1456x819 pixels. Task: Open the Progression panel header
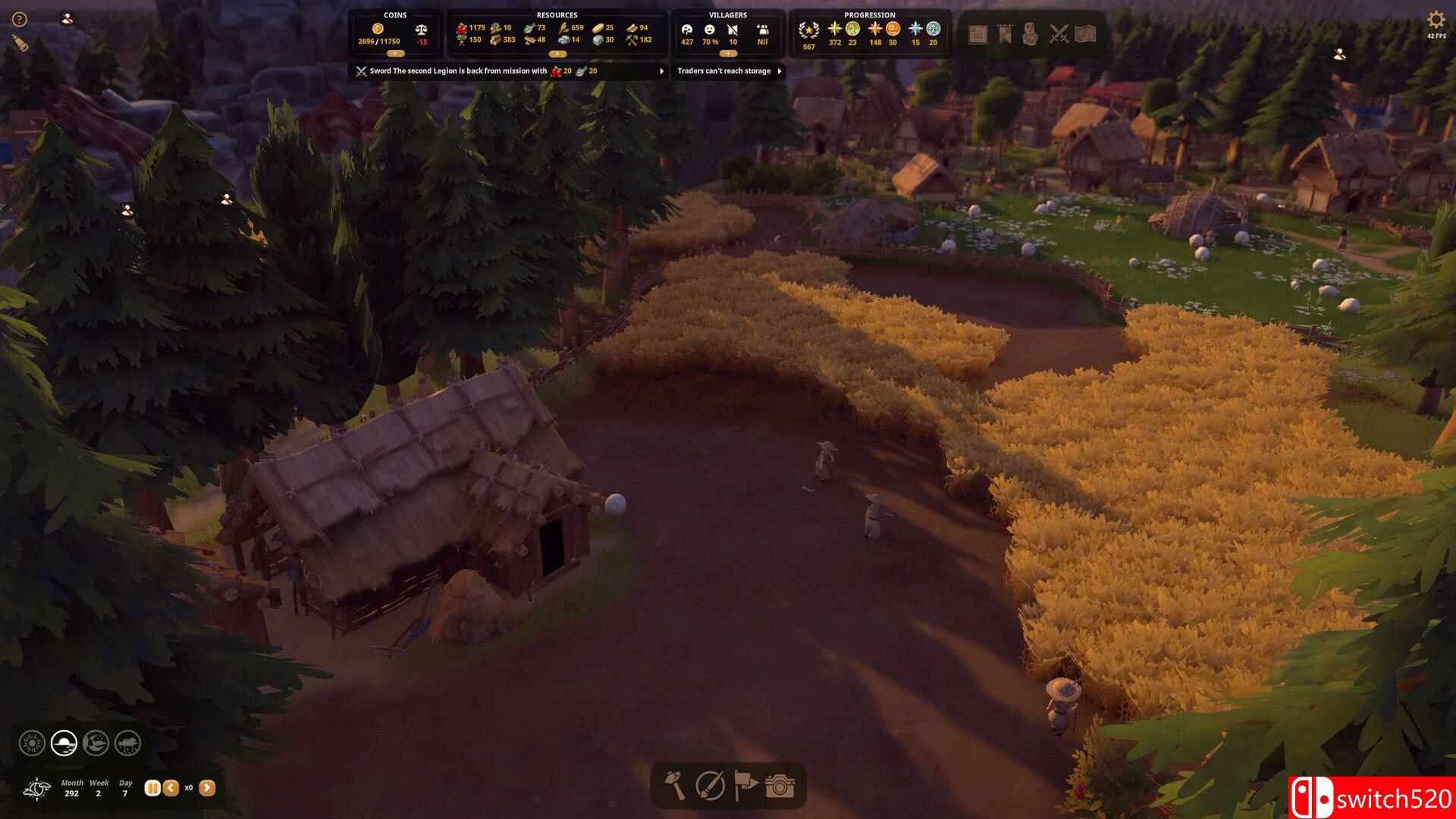[870, 14]
